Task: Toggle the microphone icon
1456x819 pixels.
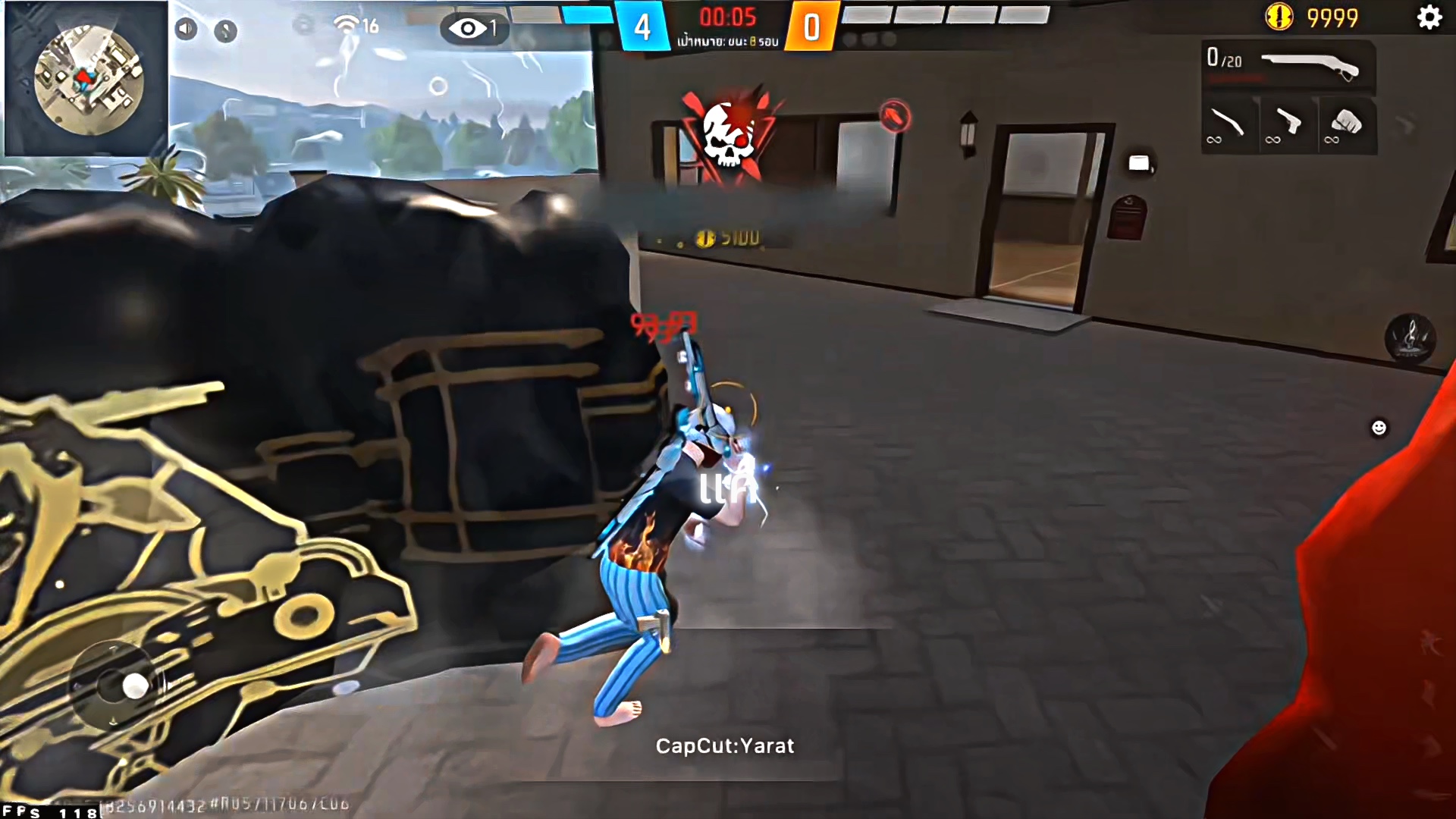Action: click(225, 30)
